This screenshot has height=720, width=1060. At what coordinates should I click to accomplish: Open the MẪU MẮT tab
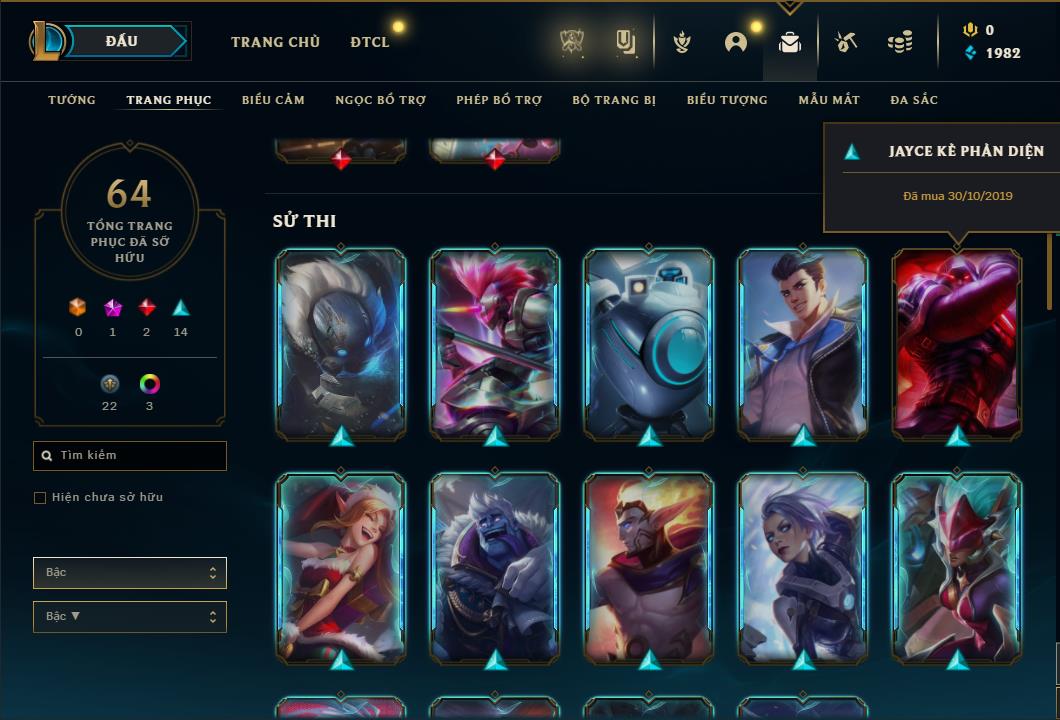coord(829,100)
